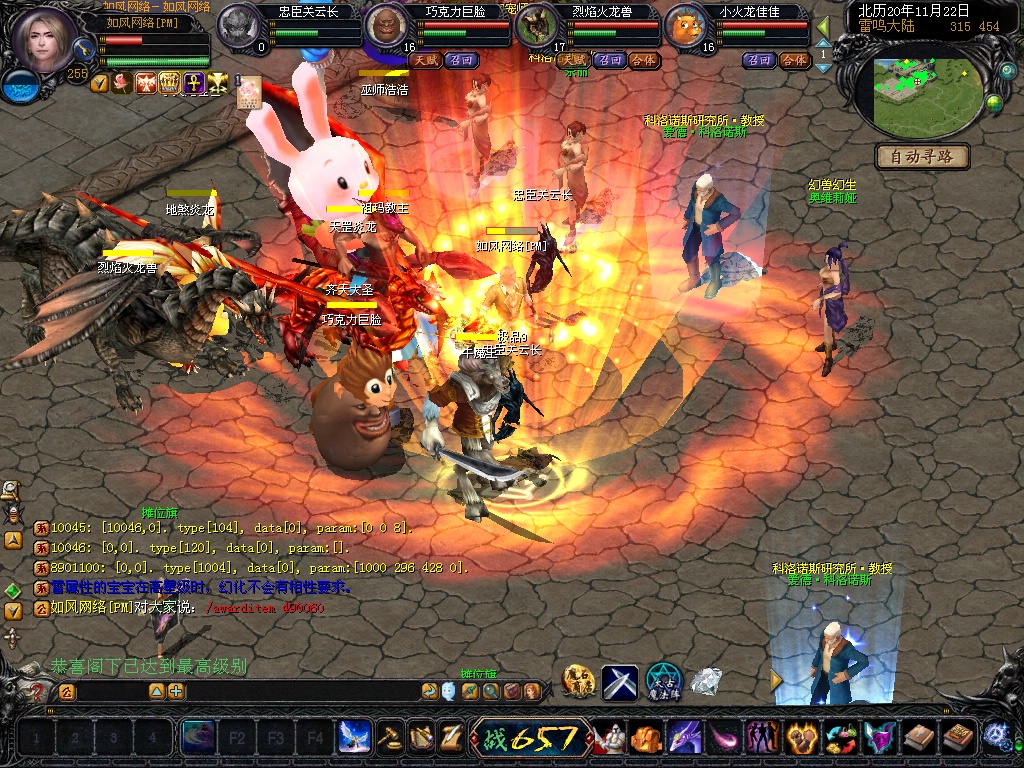Open the world globe icon near minimap
1024x768 pixels.
(x=994, y=102)
